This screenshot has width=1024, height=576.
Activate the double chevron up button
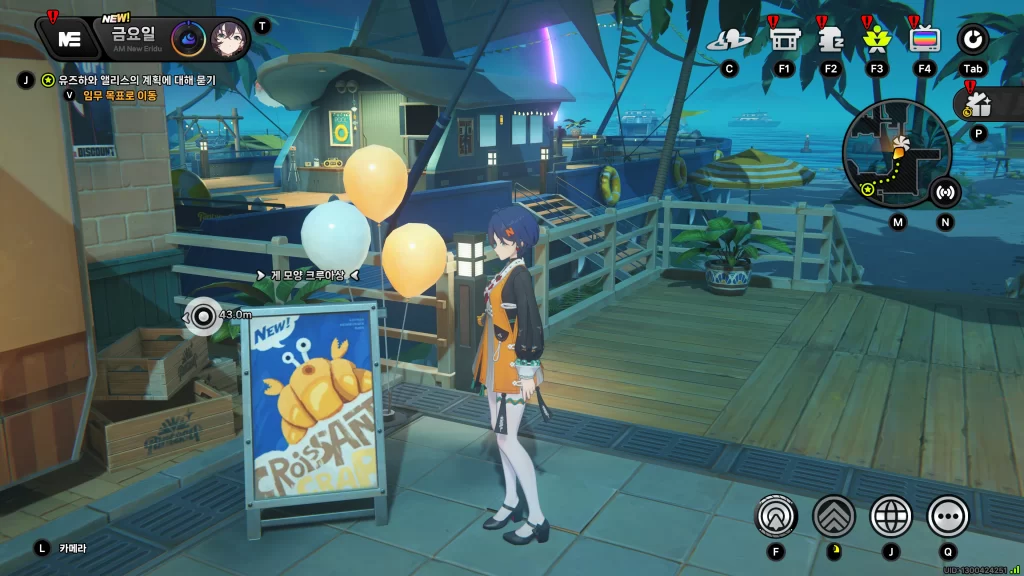[834, 516]
